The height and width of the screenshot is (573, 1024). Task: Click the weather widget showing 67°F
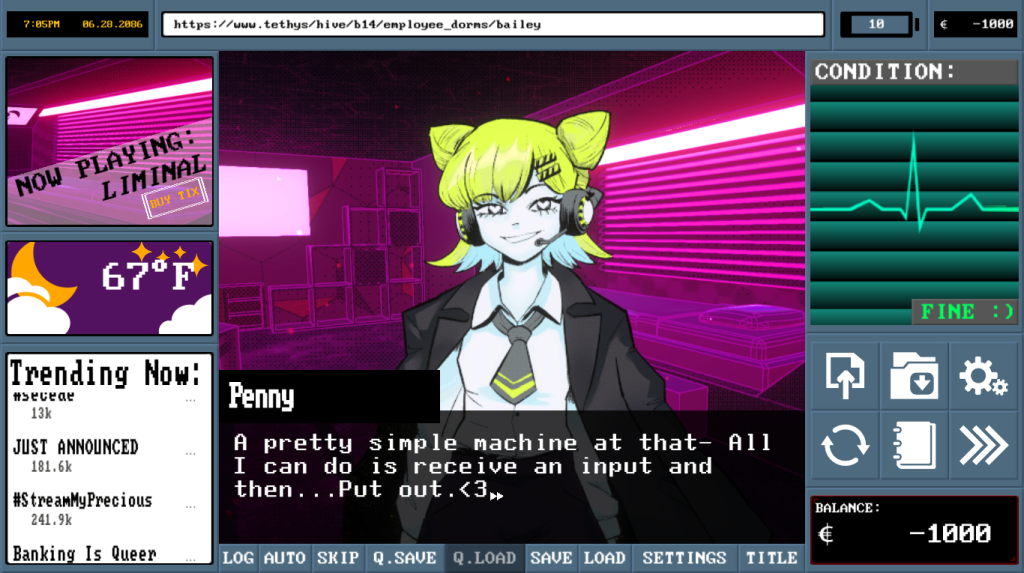110,288
